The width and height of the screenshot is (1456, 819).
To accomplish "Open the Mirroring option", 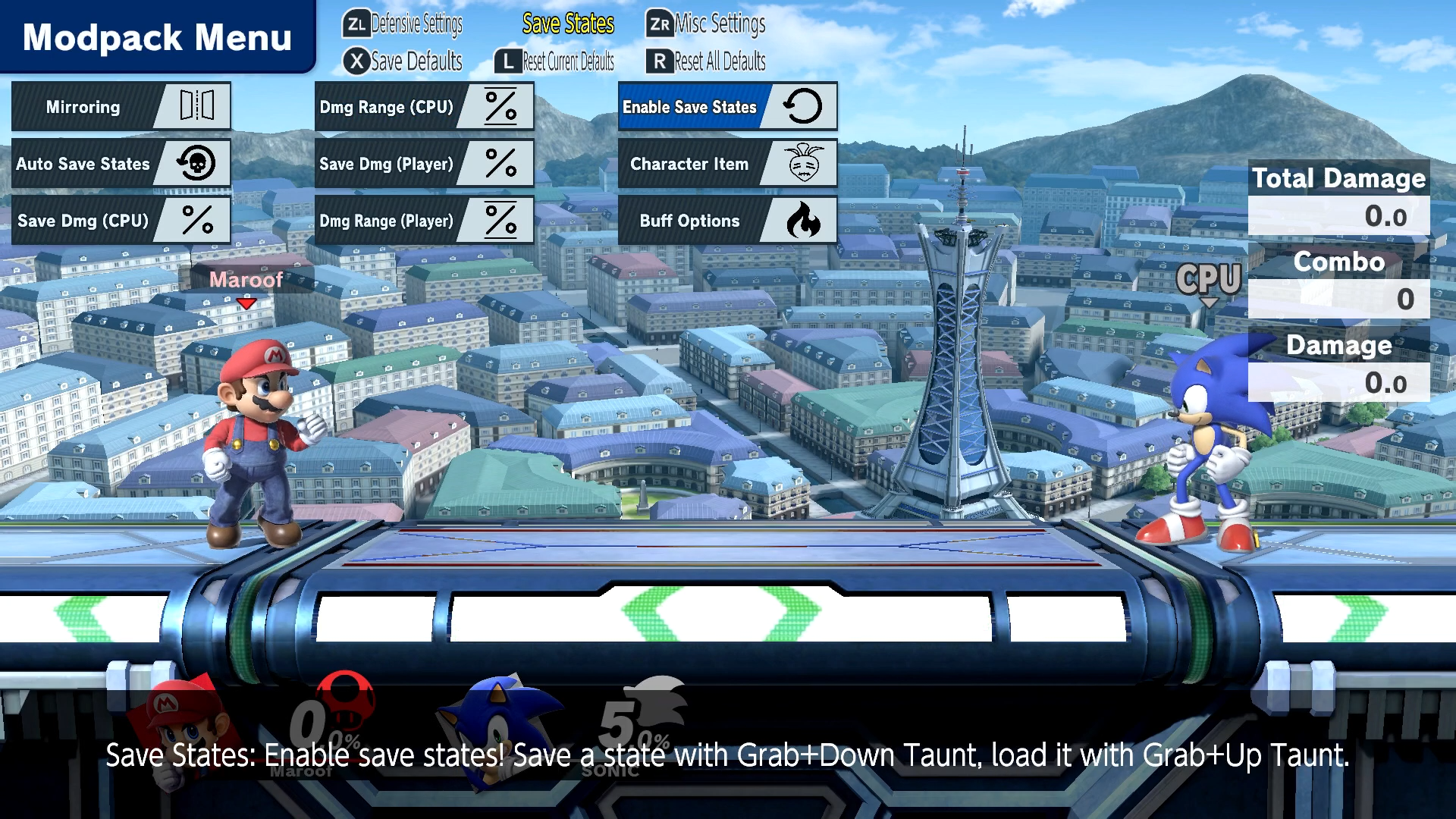I will [x=121, y=107].
